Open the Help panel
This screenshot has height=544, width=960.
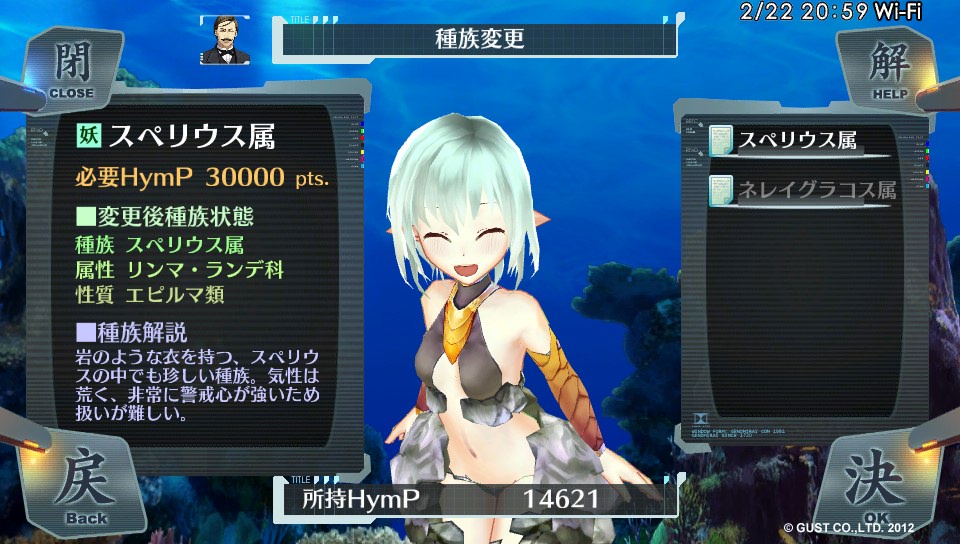coord(886,70)
